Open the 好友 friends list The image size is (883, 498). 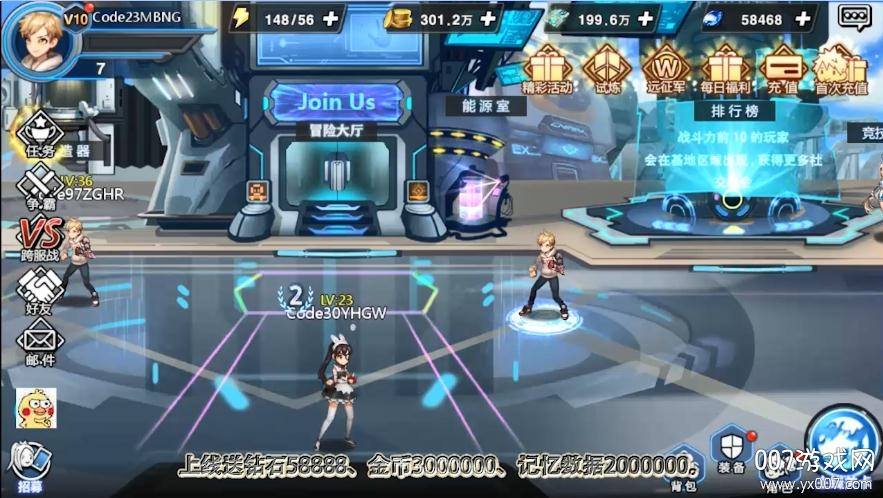(x=39, y=292)
